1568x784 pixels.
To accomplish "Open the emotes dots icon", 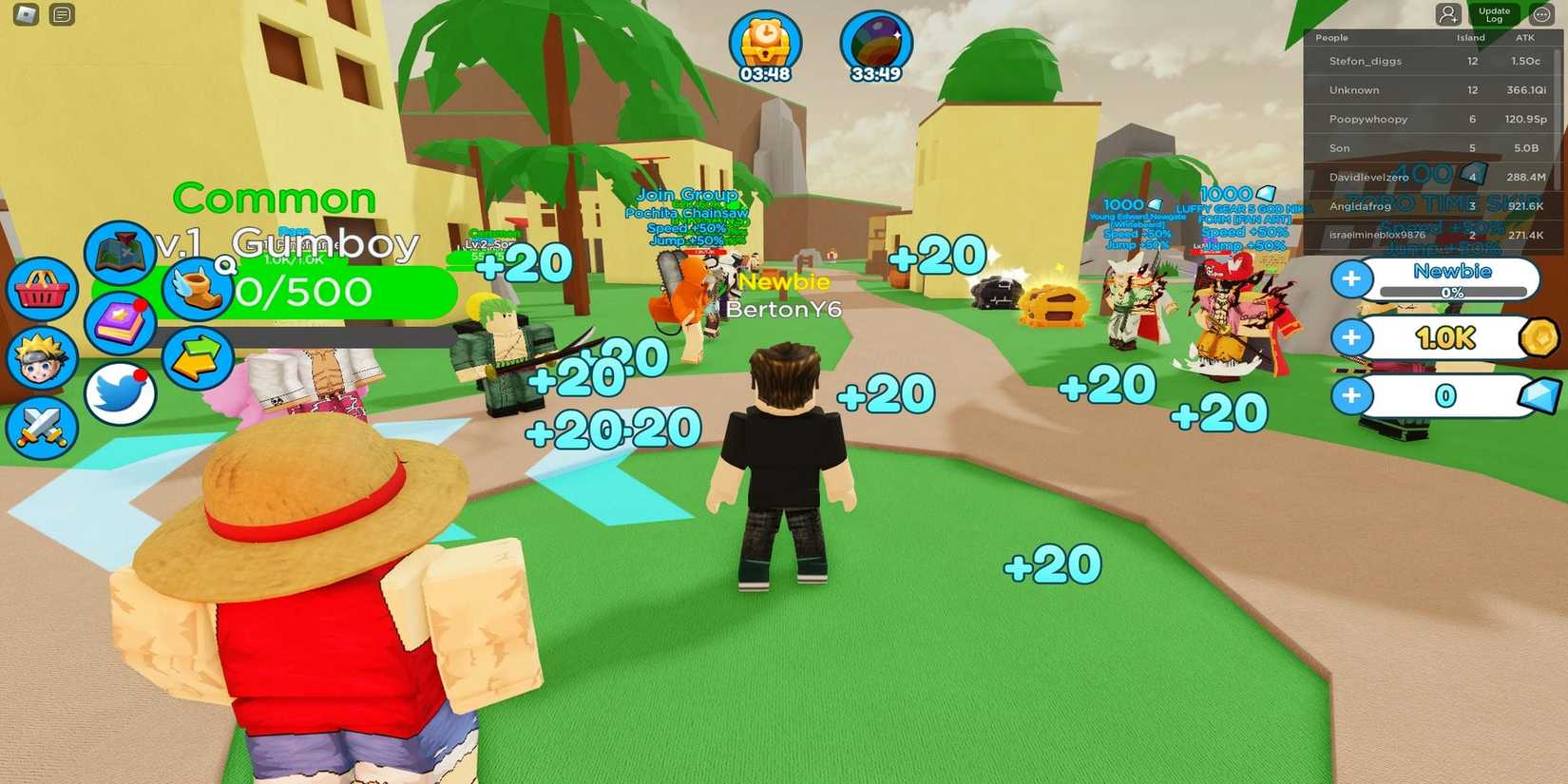I will click(1540, 12).
